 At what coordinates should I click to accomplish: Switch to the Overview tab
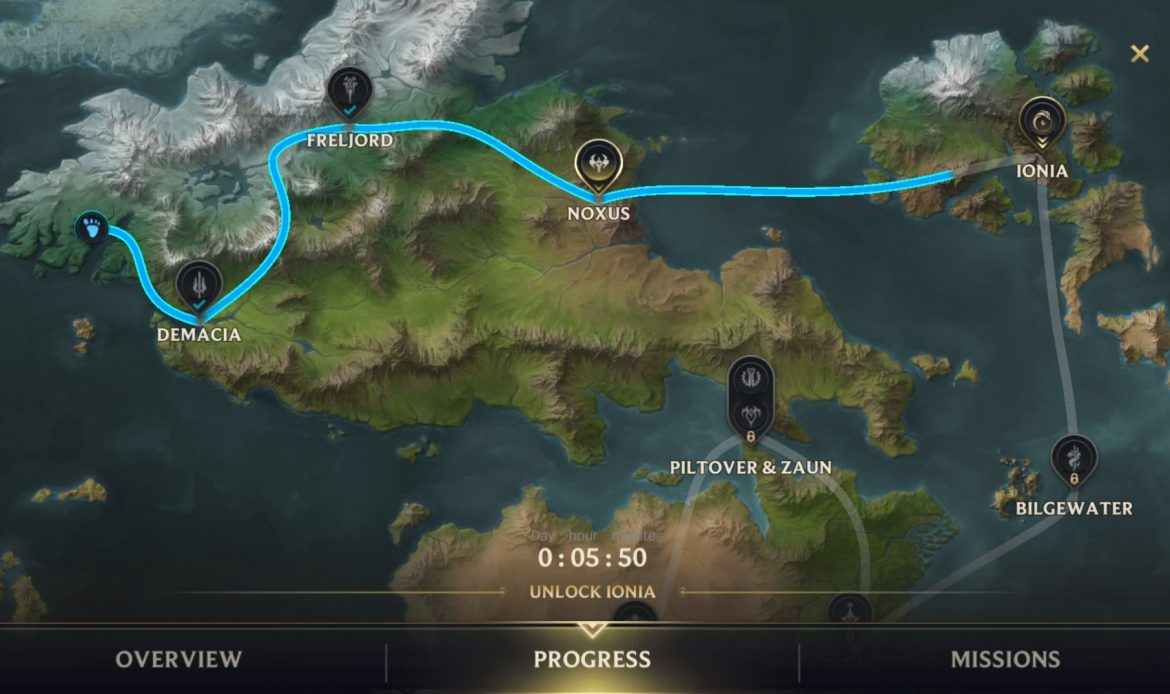[x=178, y=659]
